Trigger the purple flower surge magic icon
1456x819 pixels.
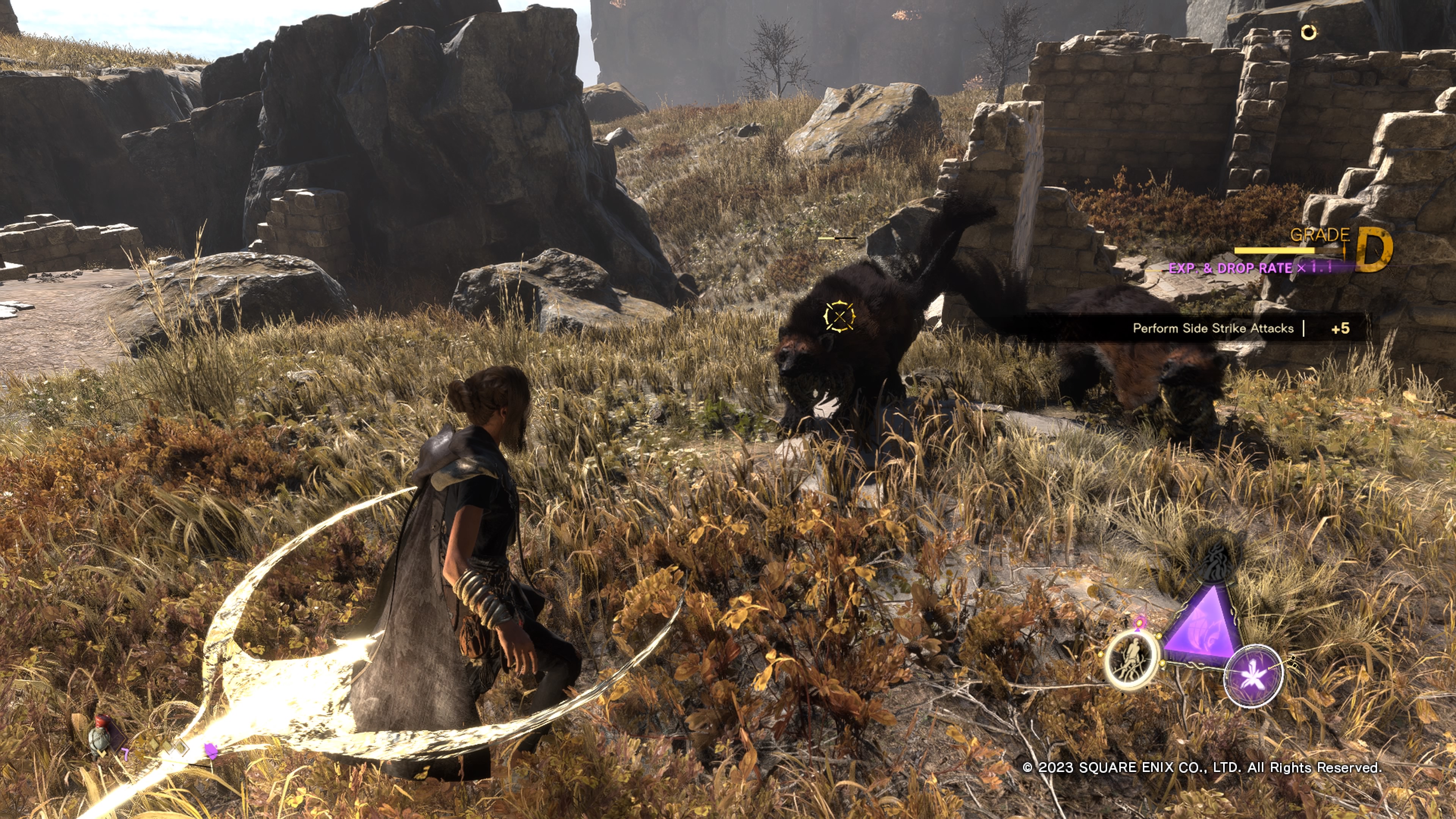click(1253, 675)
